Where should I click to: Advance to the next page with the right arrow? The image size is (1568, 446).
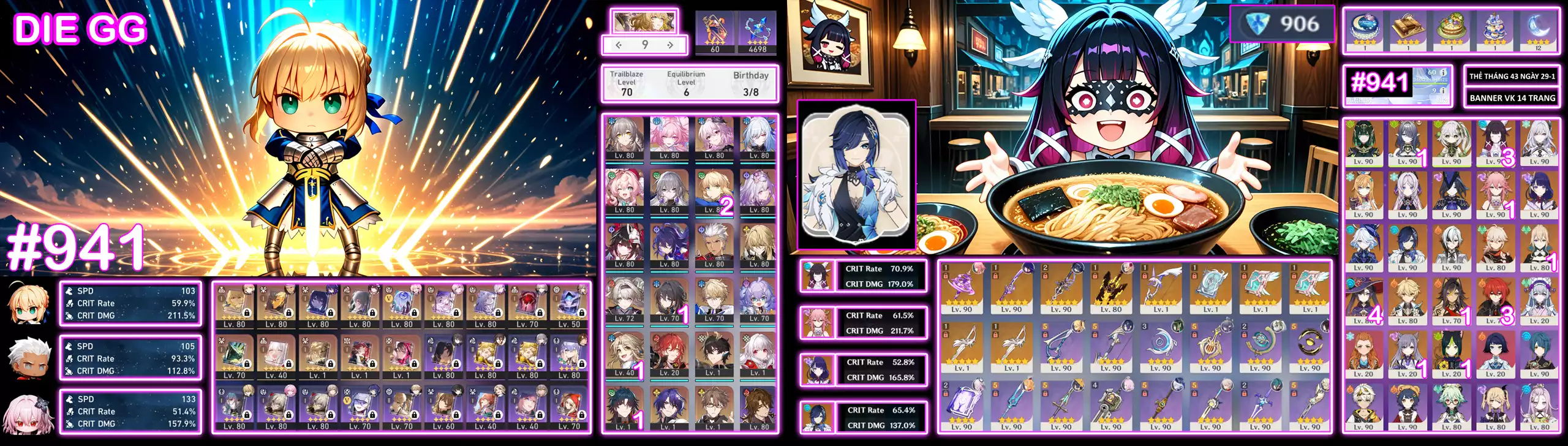pos(671,45)
